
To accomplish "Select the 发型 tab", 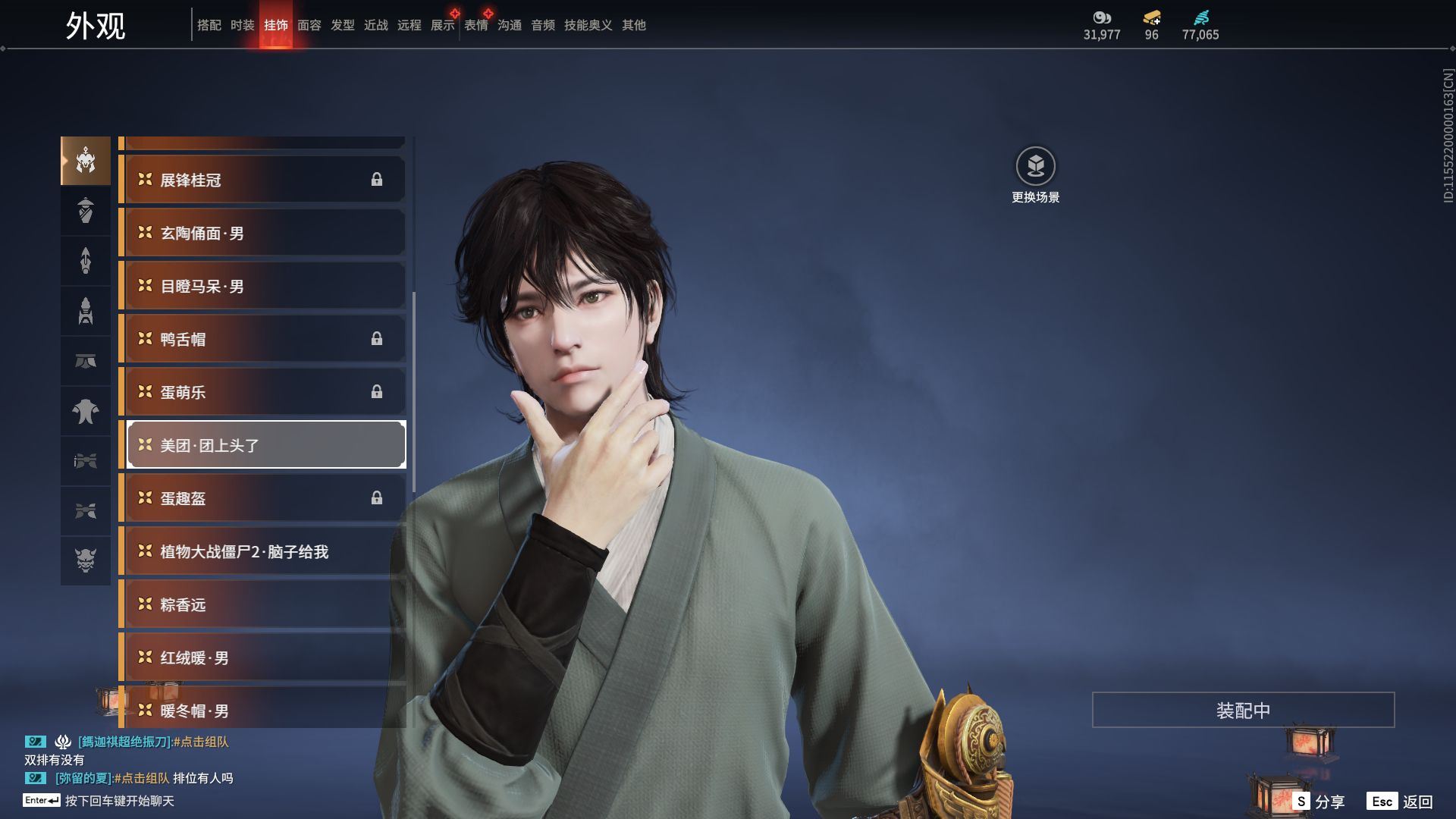I will click(342, 25).
